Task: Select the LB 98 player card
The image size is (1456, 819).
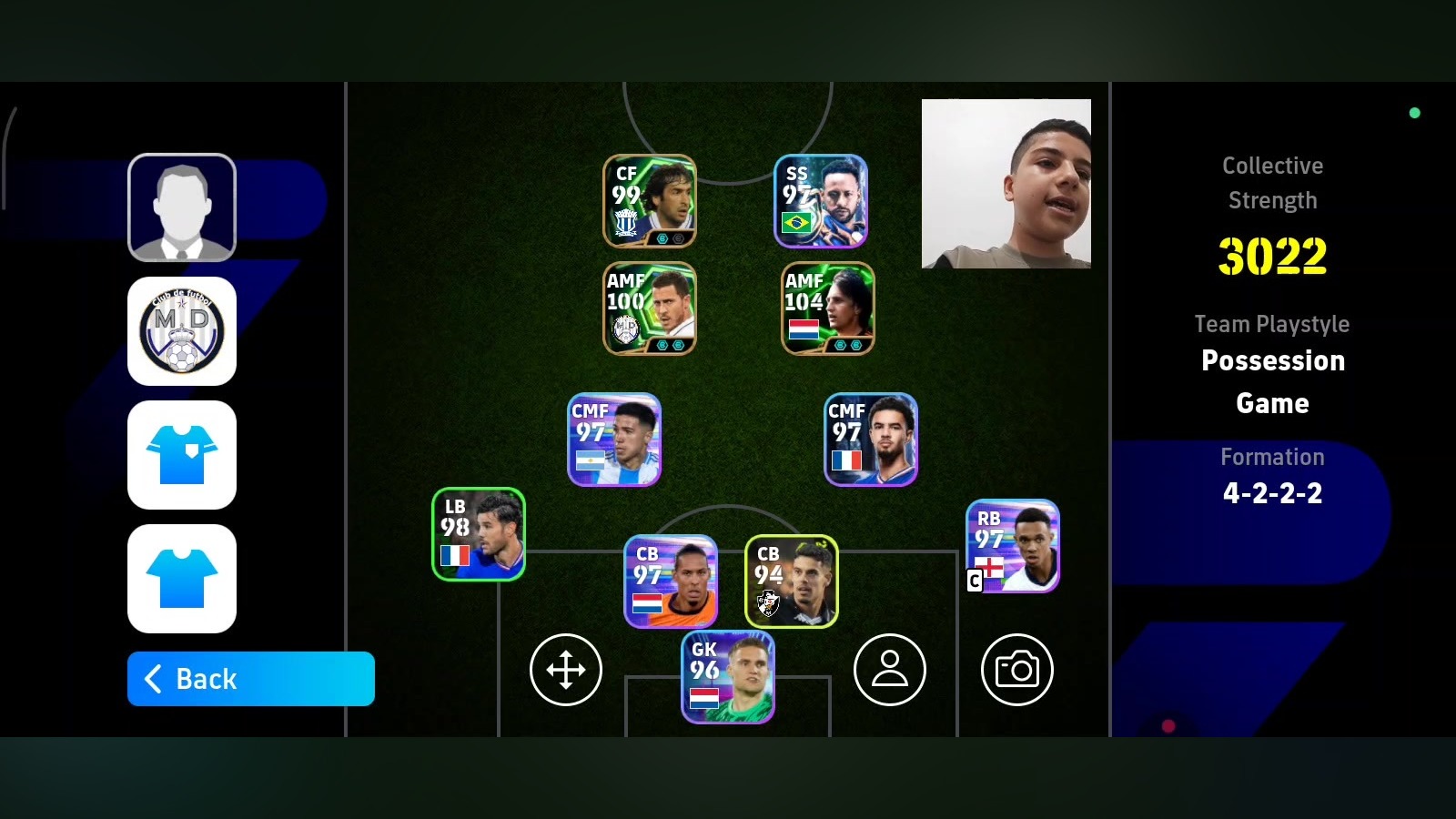Action: pos(479,534)
